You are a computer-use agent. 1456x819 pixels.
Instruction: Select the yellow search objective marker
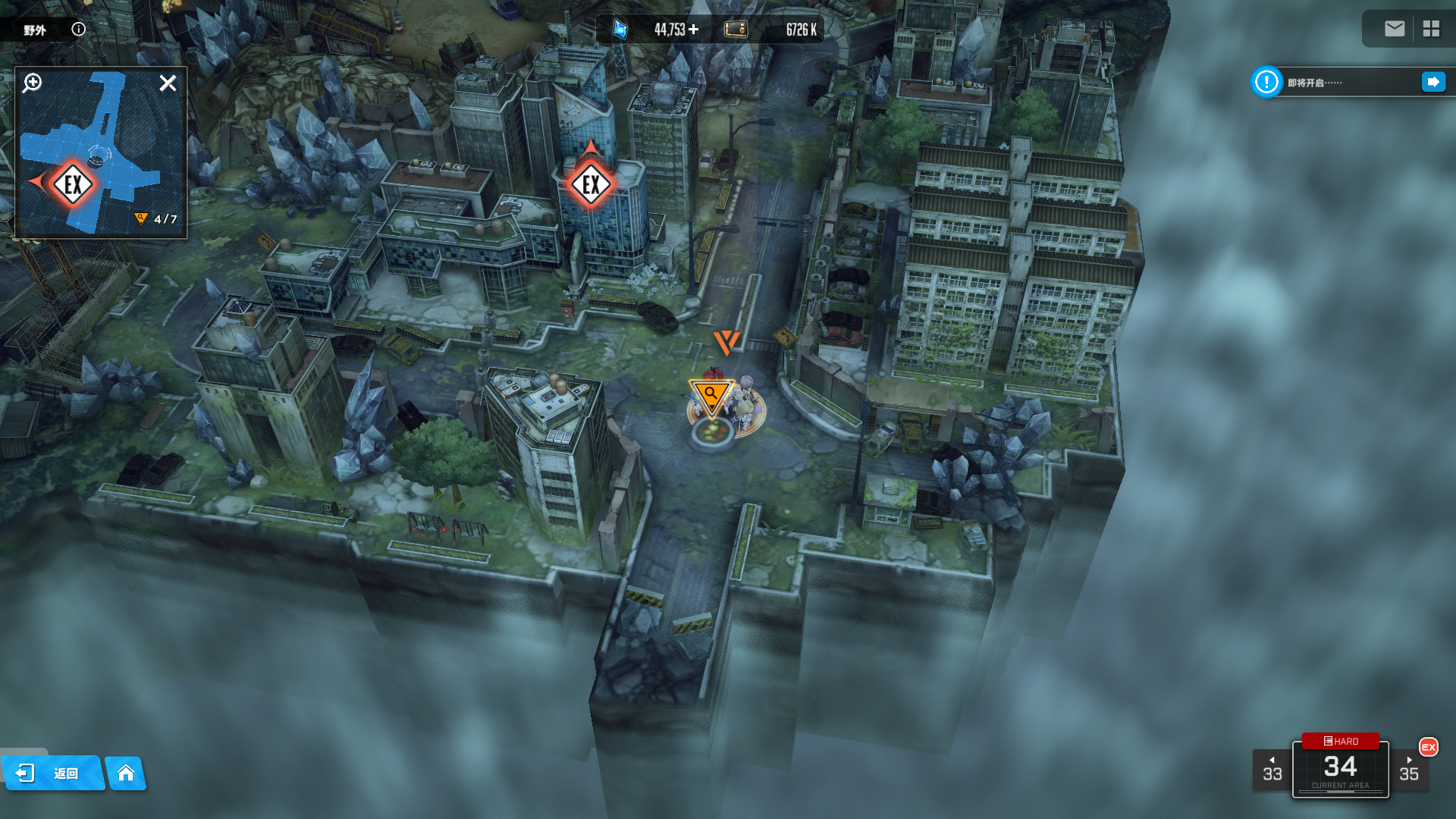tap(711, 396)
